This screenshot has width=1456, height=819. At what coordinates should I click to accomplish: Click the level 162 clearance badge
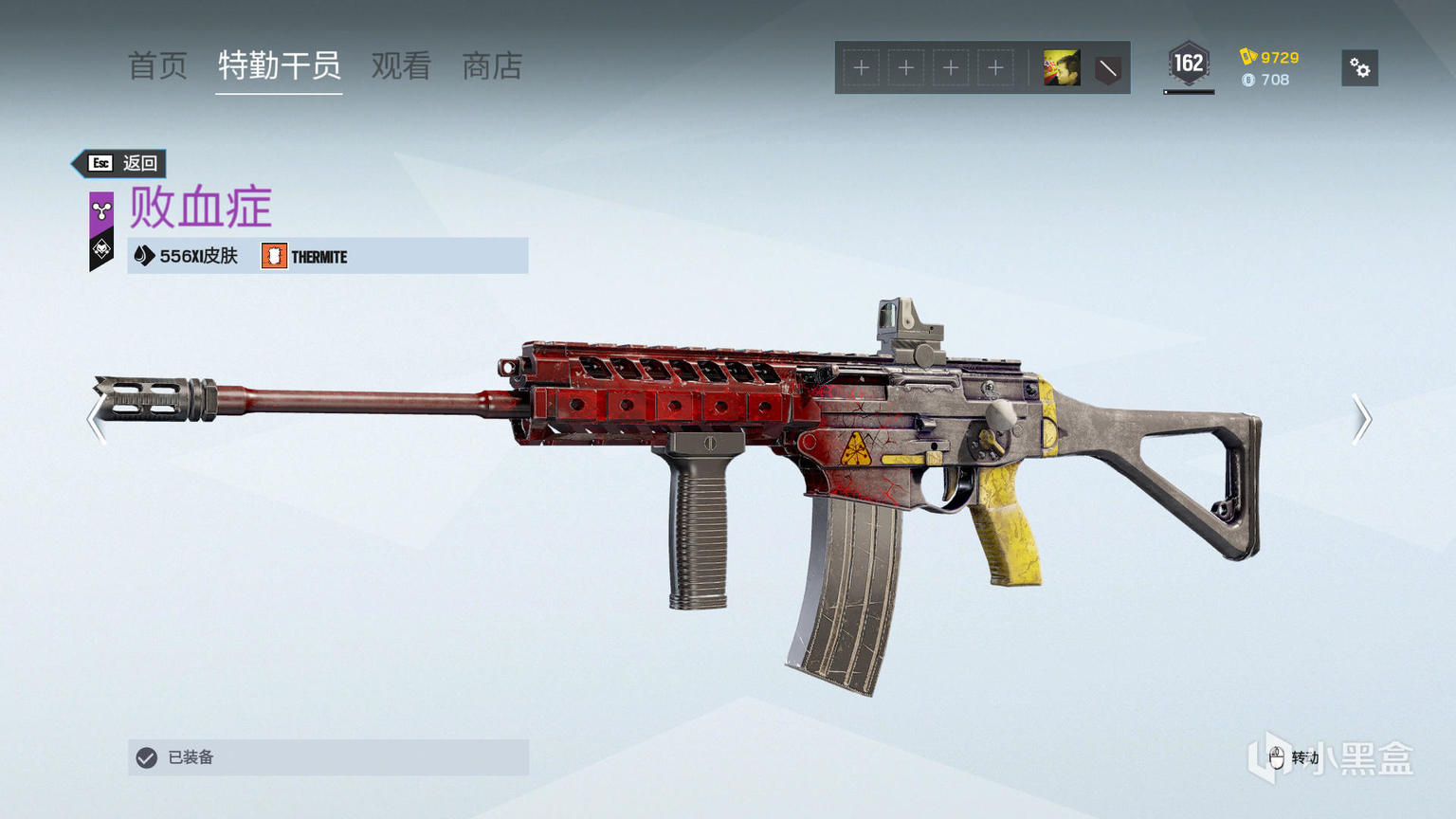[1188, 65]
